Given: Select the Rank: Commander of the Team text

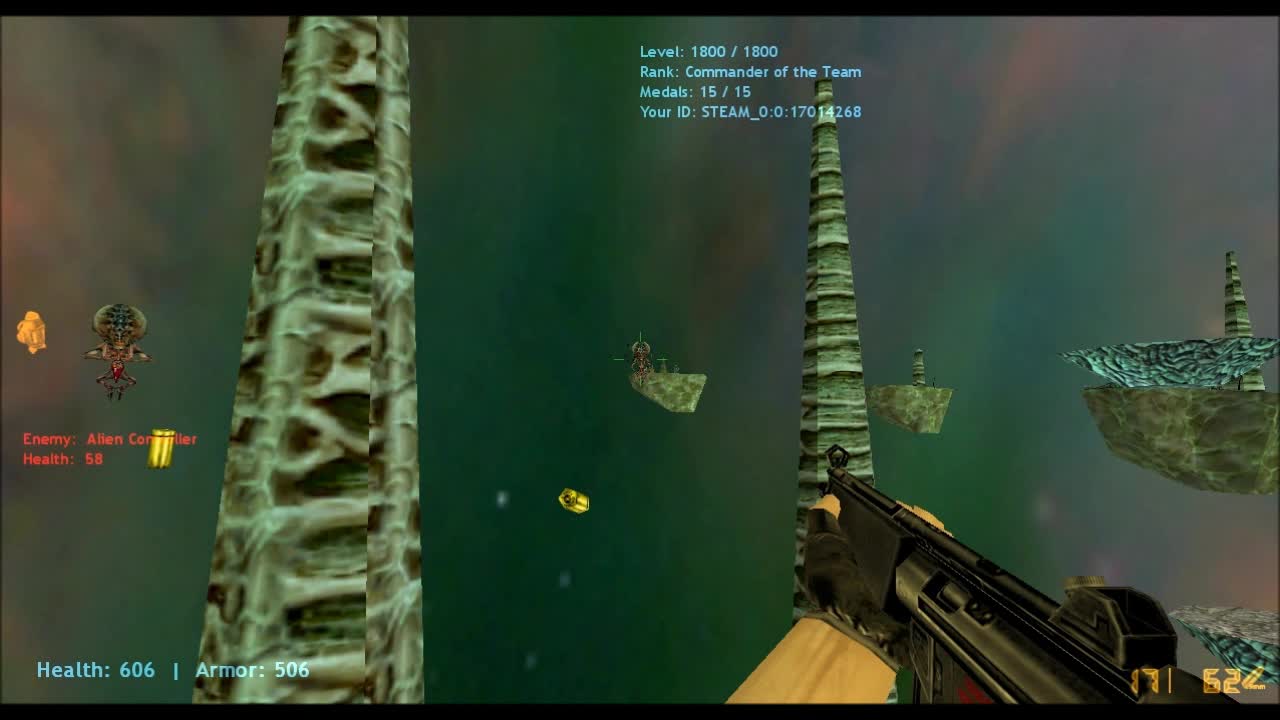Looking at the screenshot, I should [x=750, y=71].
